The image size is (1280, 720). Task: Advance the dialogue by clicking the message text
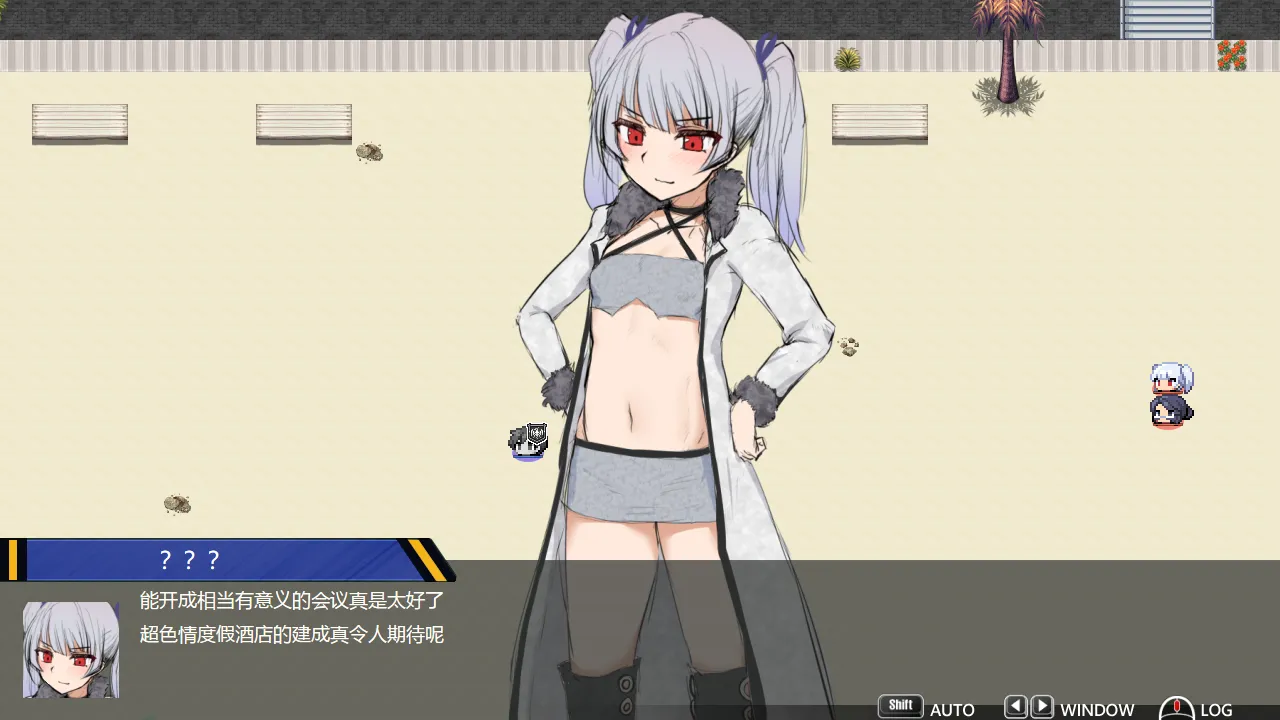point(291,618)
